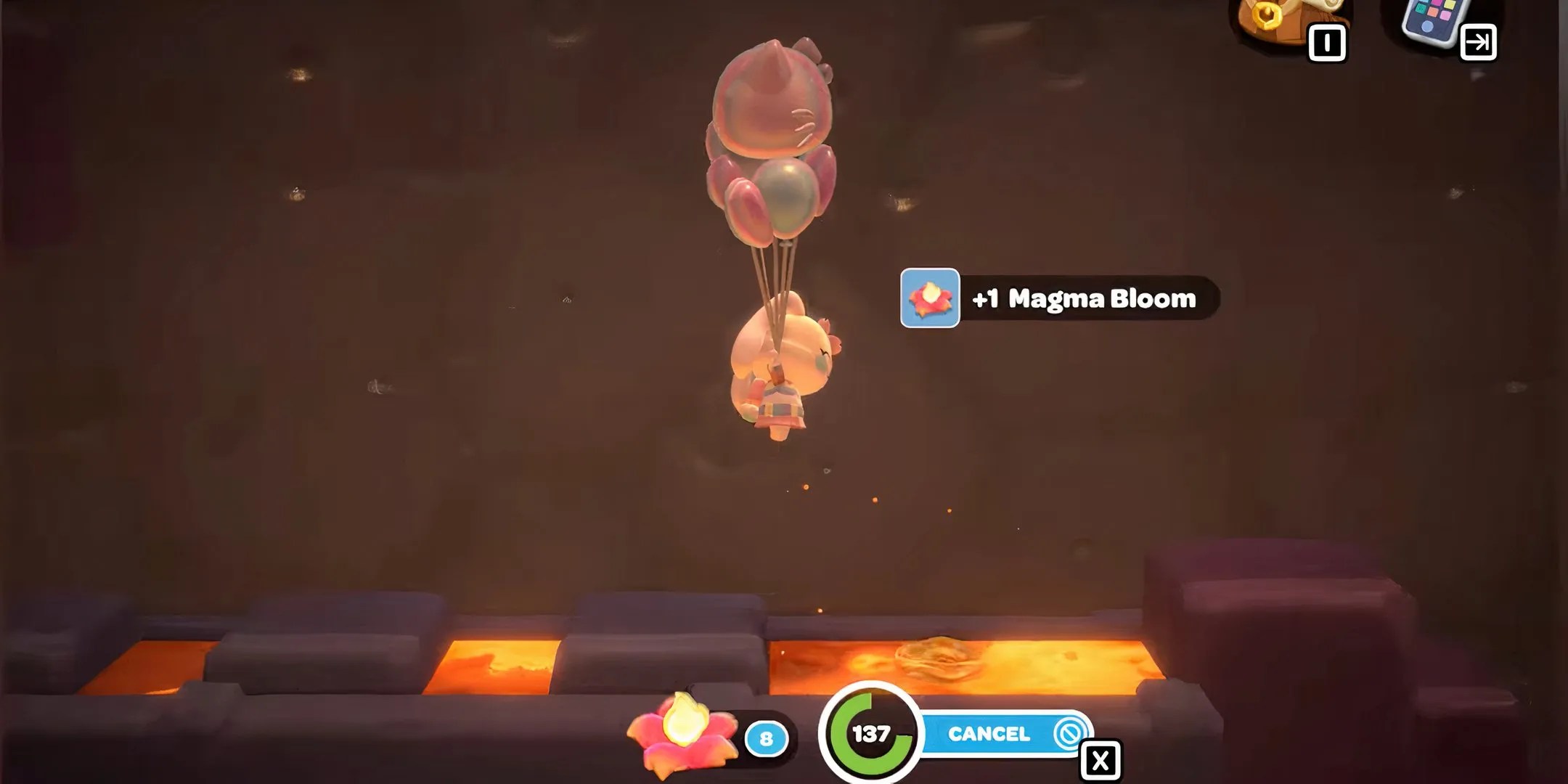Select the Magma Bloom icon in the notification
Image resolution: width=1568 pixels, height=784 pixels.
(929, 298)
